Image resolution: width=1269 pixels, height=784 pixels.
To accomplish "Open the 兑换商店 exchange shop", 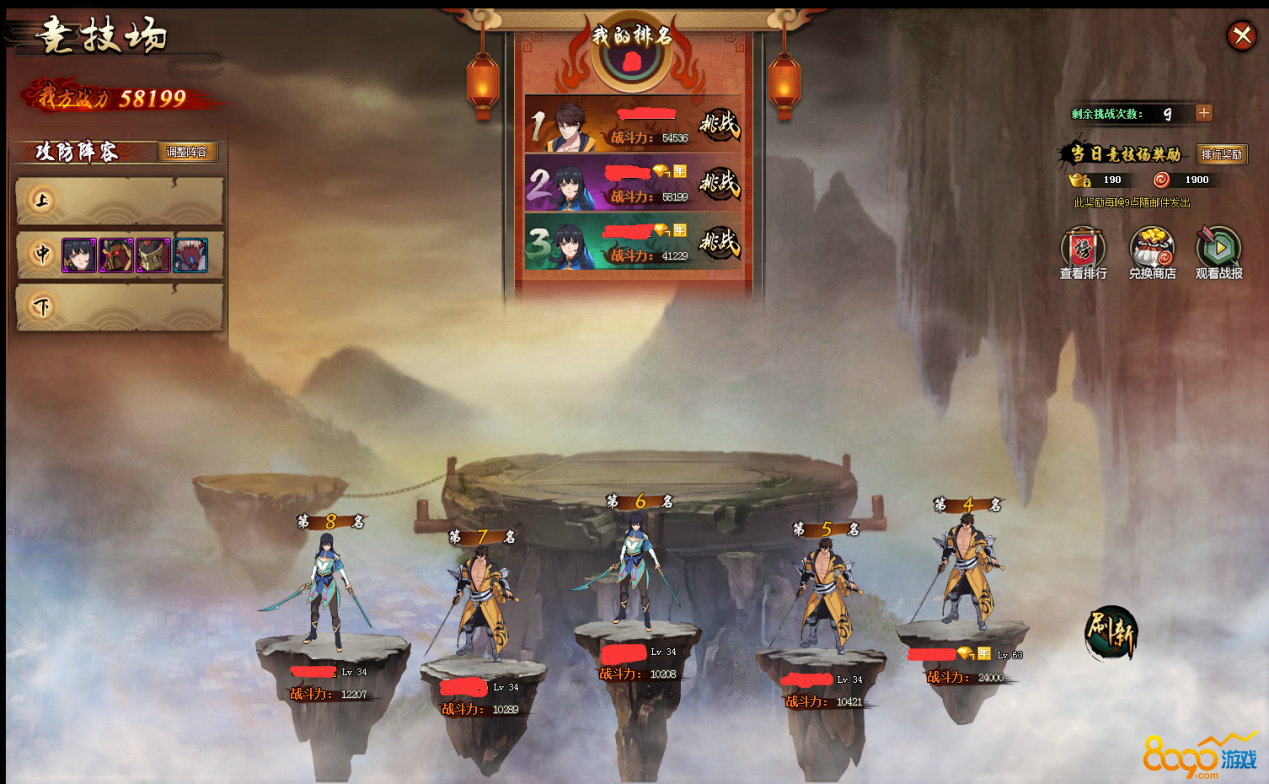I will tap(1152, 251).
